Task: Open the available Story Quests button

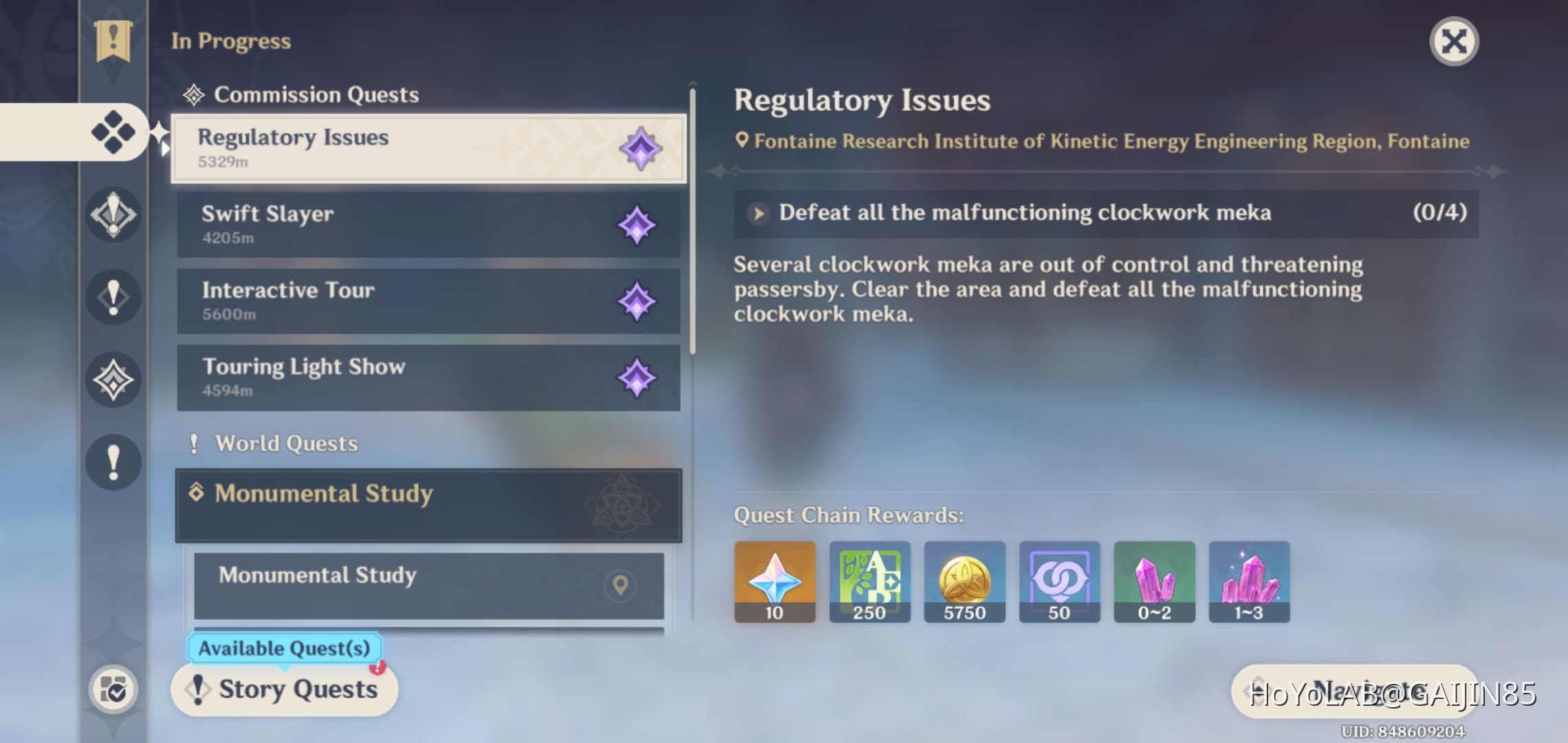Action: click(x=285, y=689)
